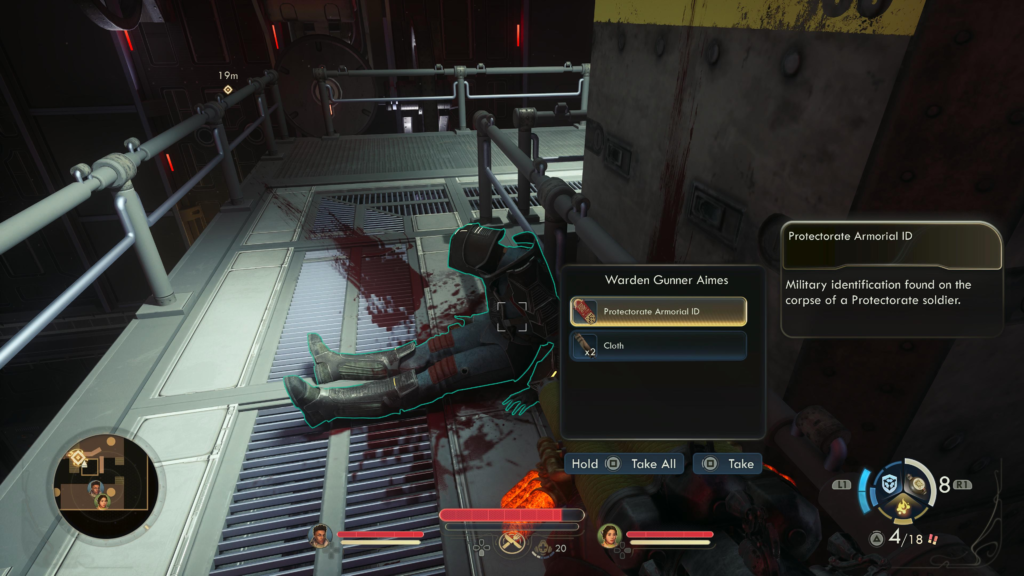The width and height of the screenshot is (1024, 576).
Task: Click the consumable icon in the ability wheel
Action: click(917, 483)
